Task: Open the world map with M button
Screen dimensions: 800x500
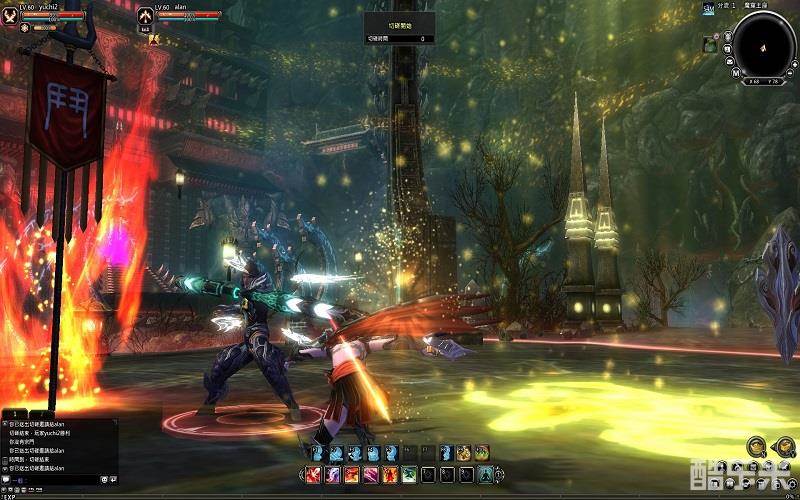Action: pos(736,73)
